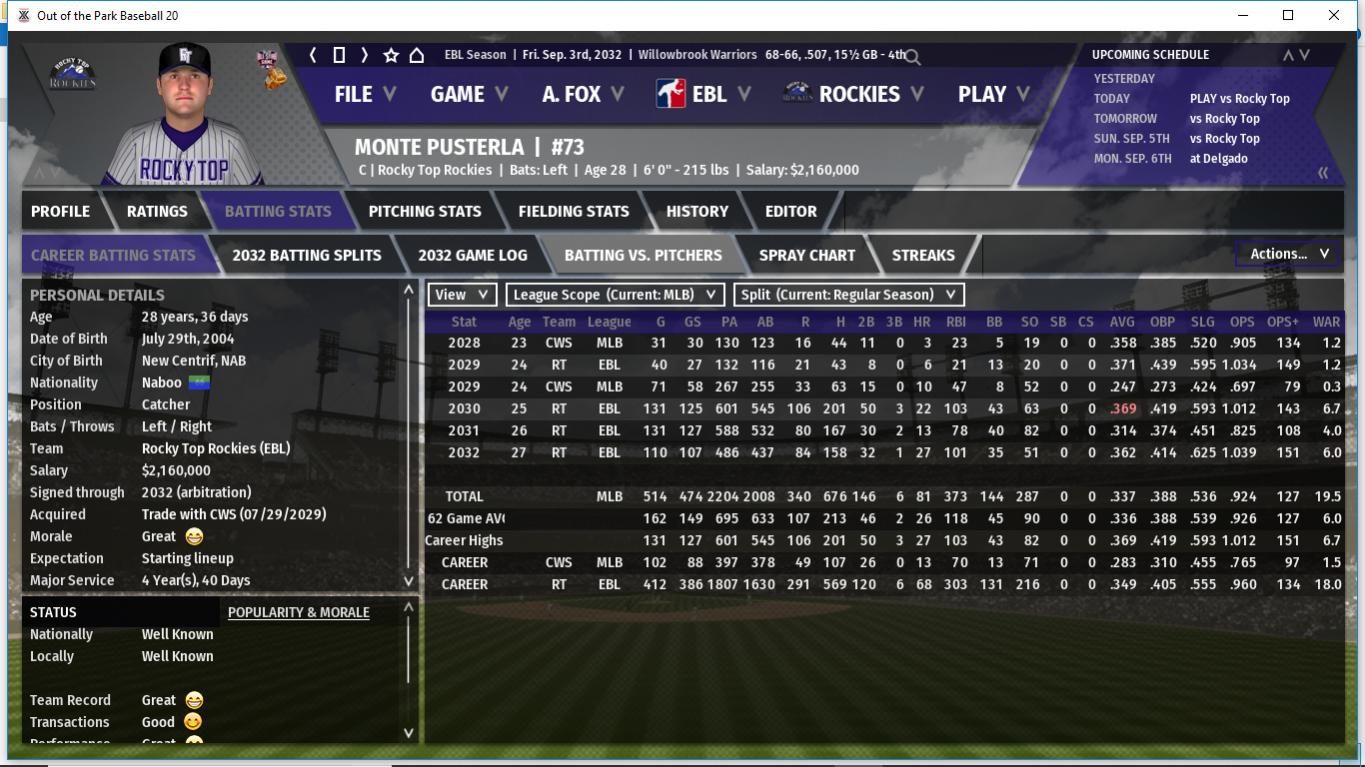The width and height of the screenshot is (1365, 767).
Task: Show the SPRAY CHART subtab
Action: [806, 255]
